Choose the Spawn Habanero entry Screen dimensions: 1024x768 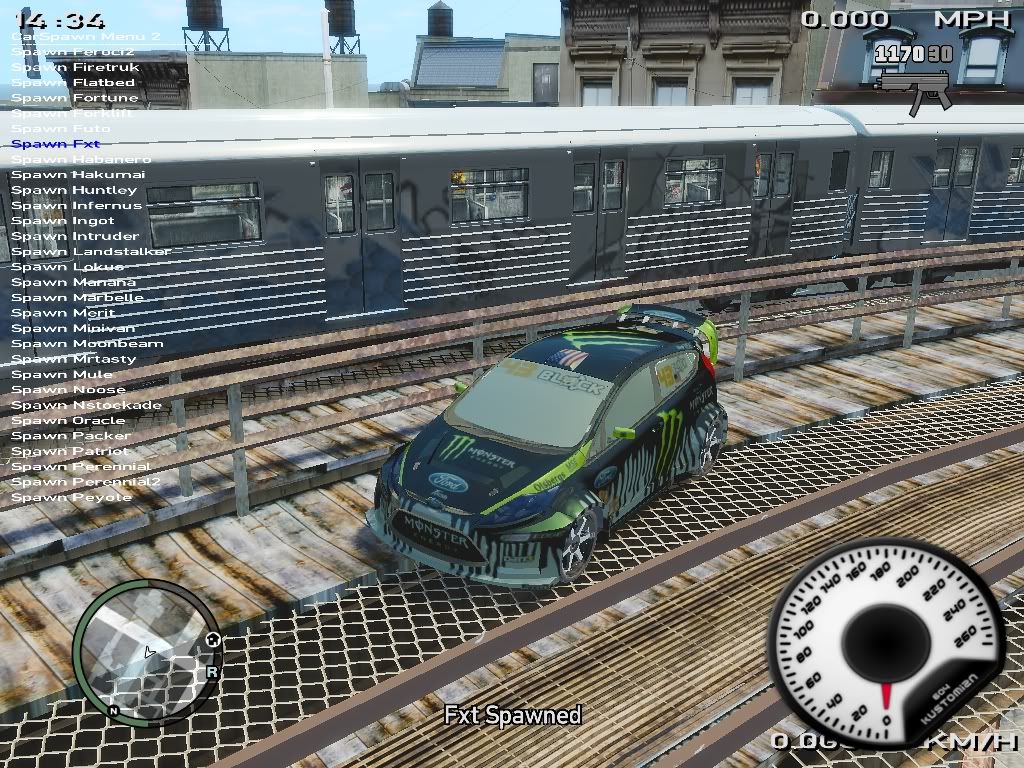pos(81,160)
